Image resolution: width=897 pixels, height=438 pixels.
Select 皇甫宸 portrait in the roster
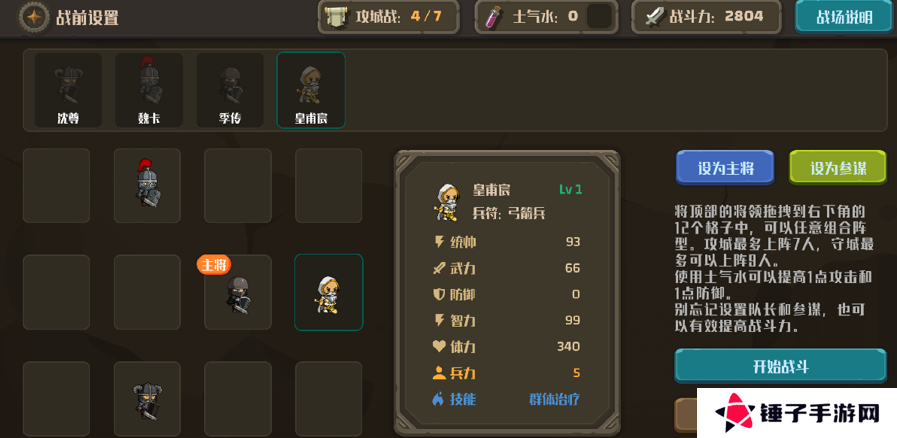[x=311, y=90]
